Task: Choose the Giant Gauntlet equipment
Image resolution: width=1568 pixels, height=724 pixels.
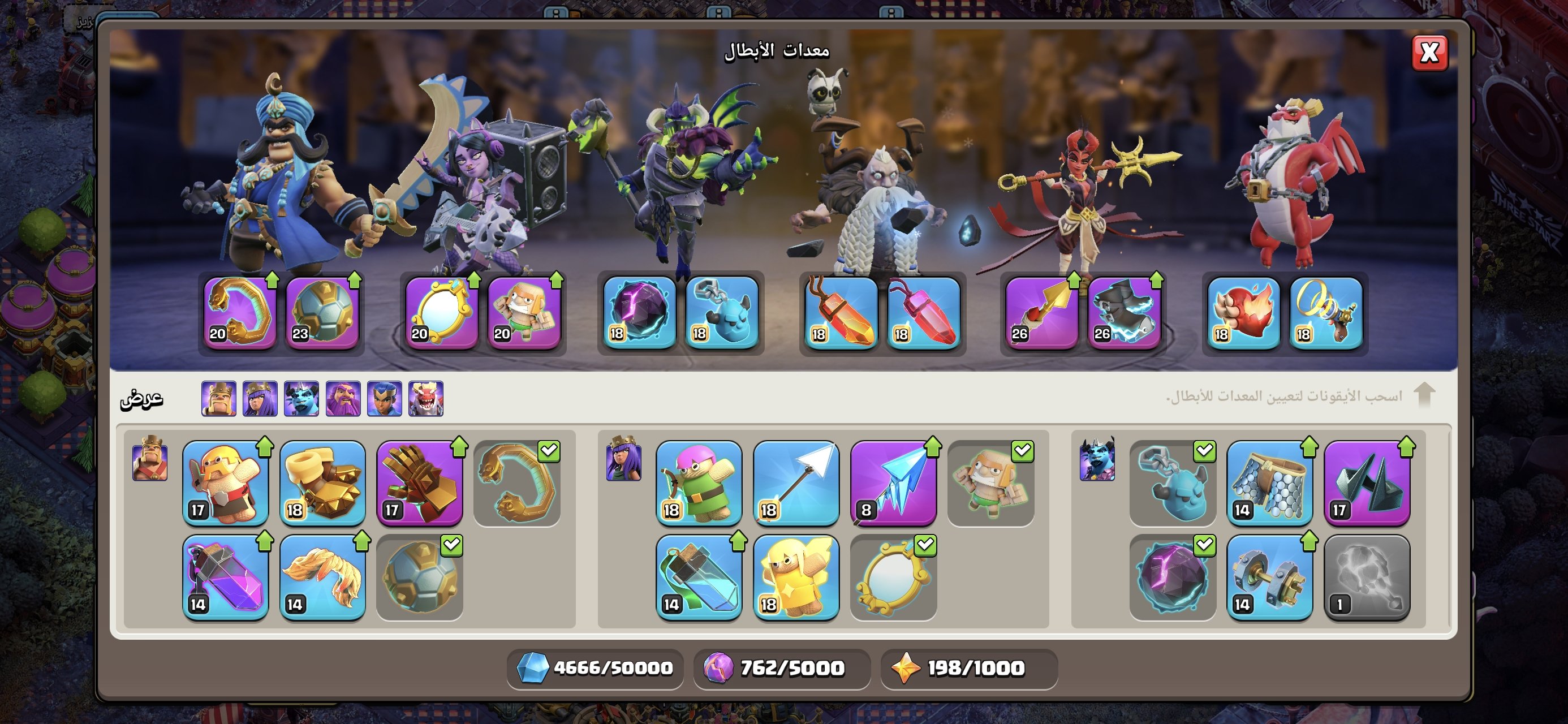Action: click(419, 483)
